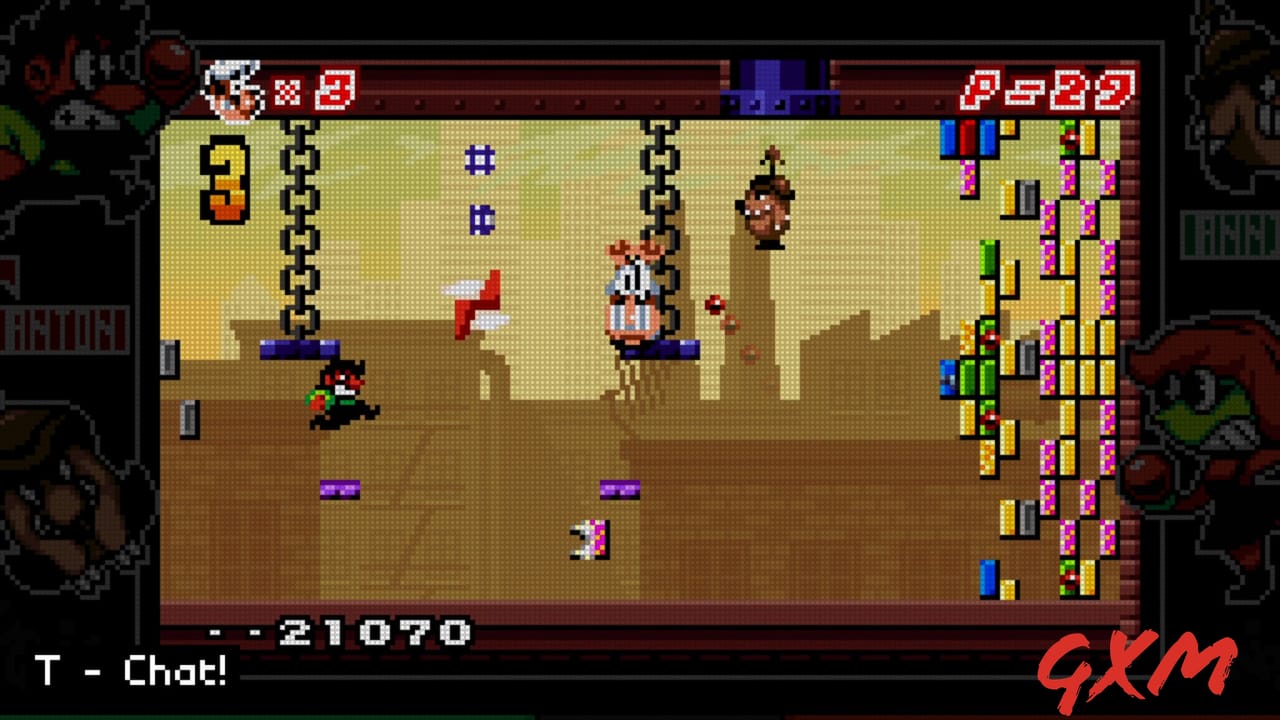Click the brown floating head enemy
Screen dimensions: 1280x720
click(768, 208)
